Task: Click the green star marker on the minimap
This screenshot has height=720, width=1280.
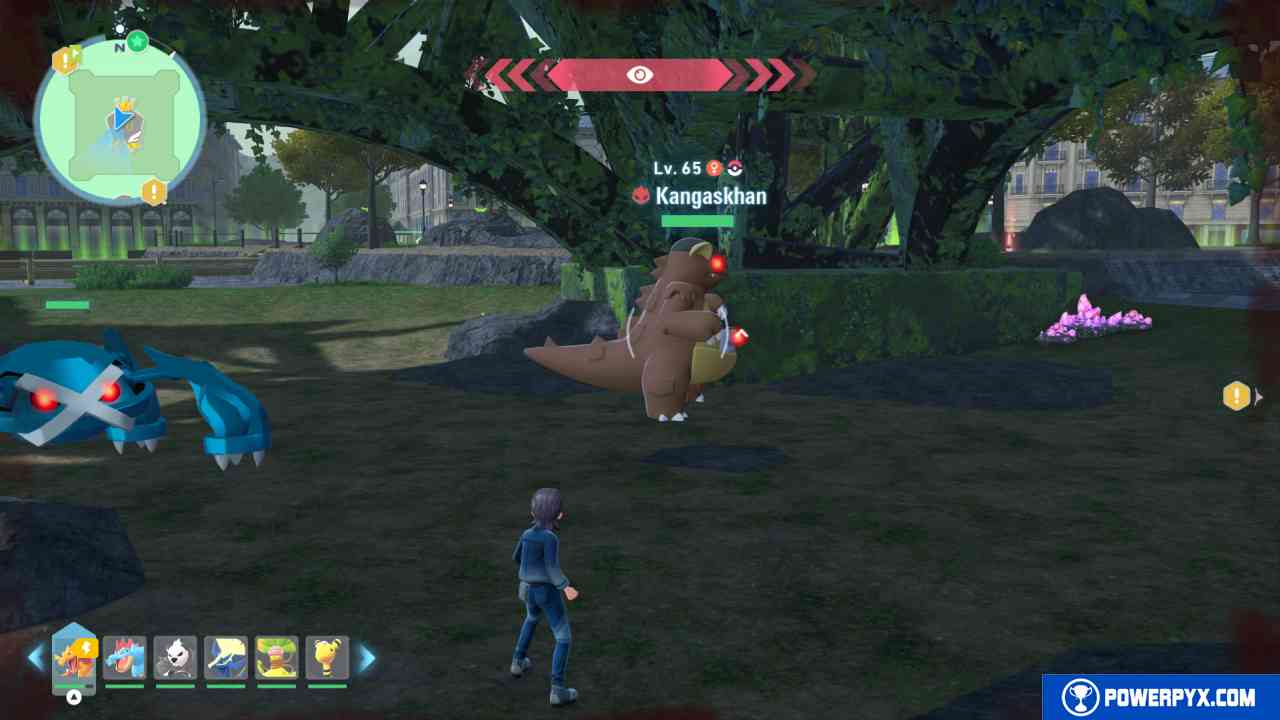Action: point(138,41)
